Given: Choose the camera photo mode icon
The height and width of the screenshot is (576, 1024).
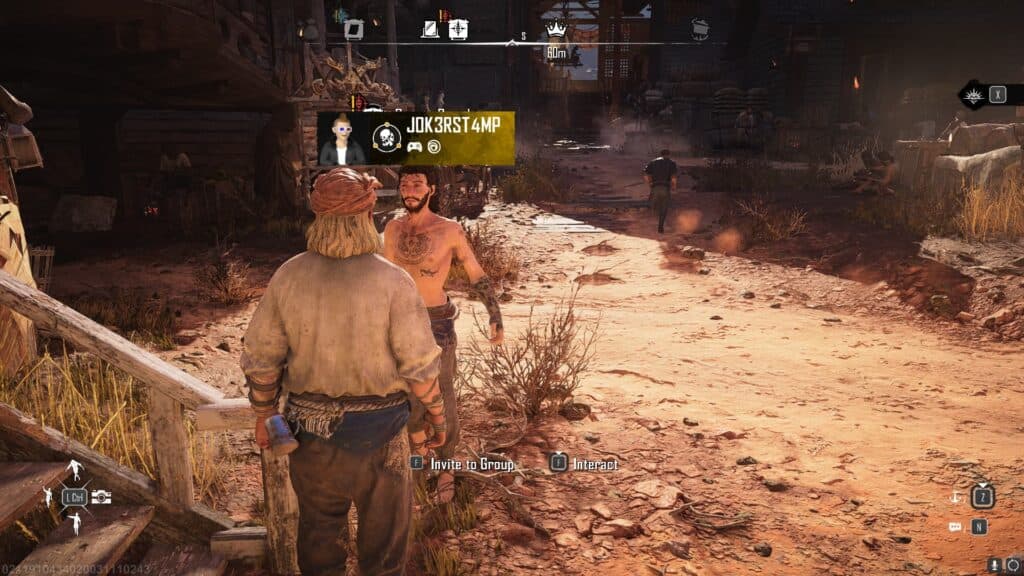Looking at the screenshot, I should (x=101, y=497).
